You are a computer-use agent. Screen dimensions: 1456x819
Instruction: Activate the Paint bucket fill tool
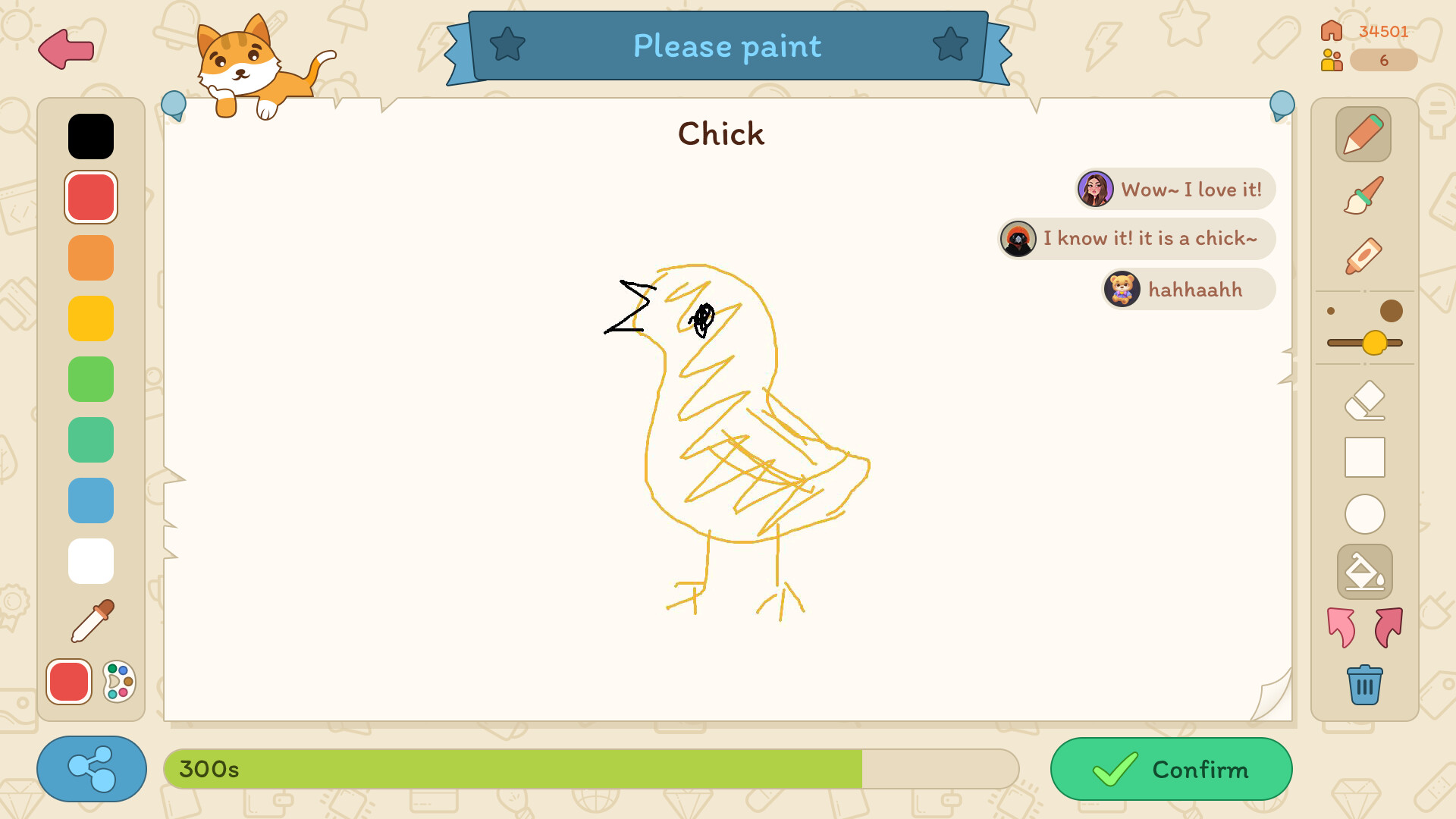click(1363, 571)
